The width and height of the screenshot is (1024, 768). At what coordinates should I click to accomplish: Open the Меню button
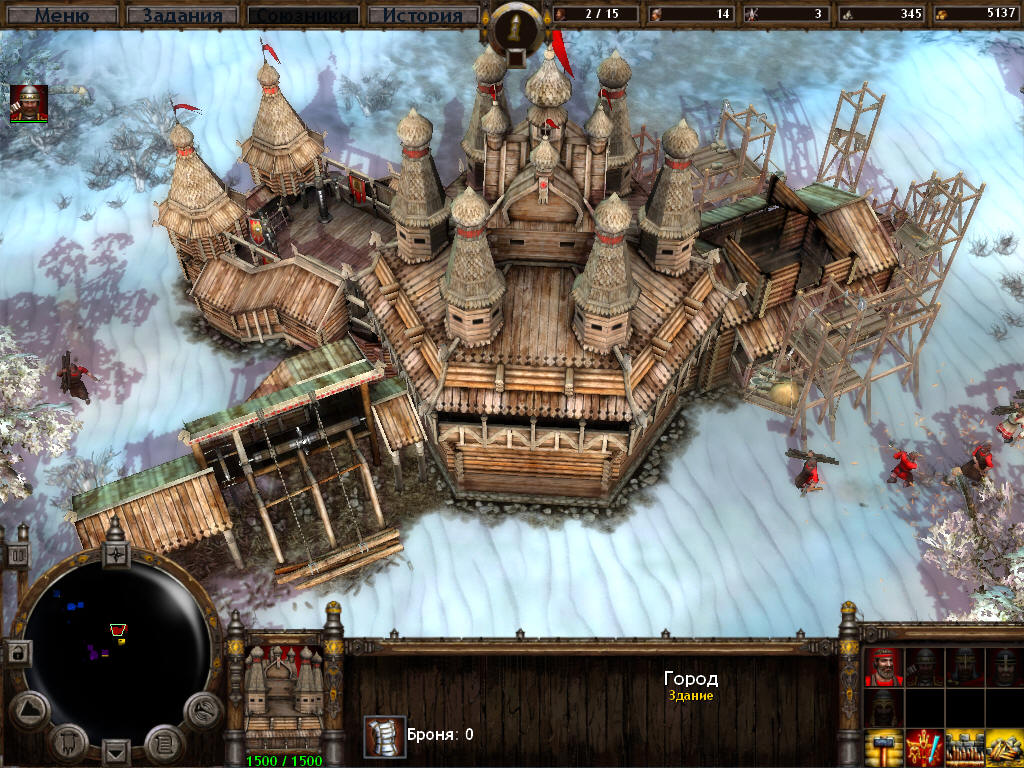(x=62, y=15)
